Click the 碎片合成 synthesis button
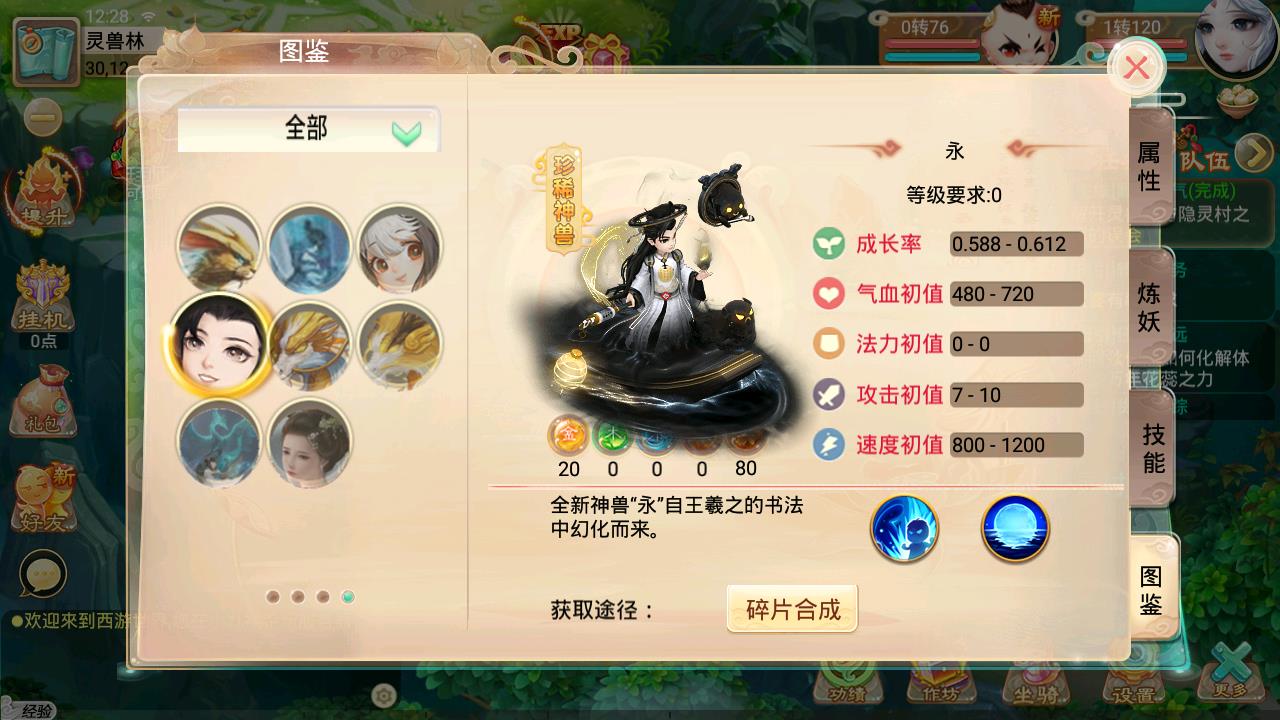The image size is (1280, 720). (791, 608)
